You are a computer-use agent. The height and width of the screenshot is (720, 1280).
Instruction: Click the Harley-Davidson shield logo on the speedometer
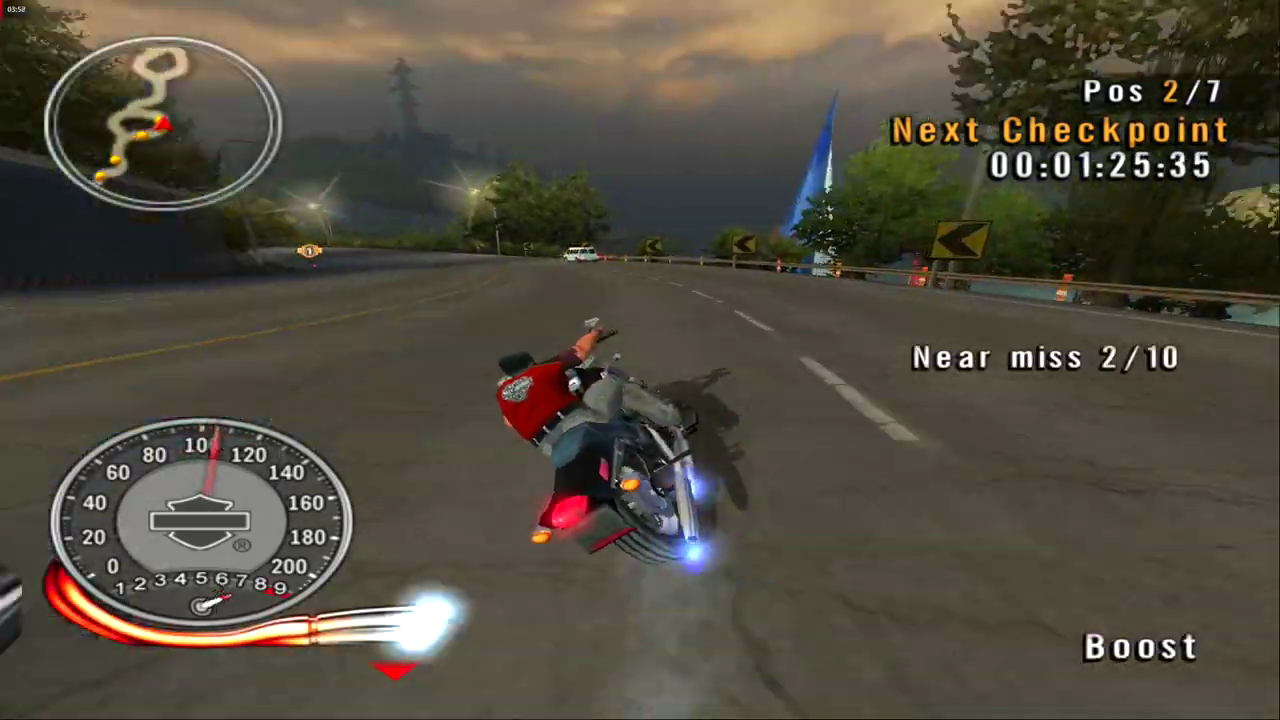coord(197,520)
